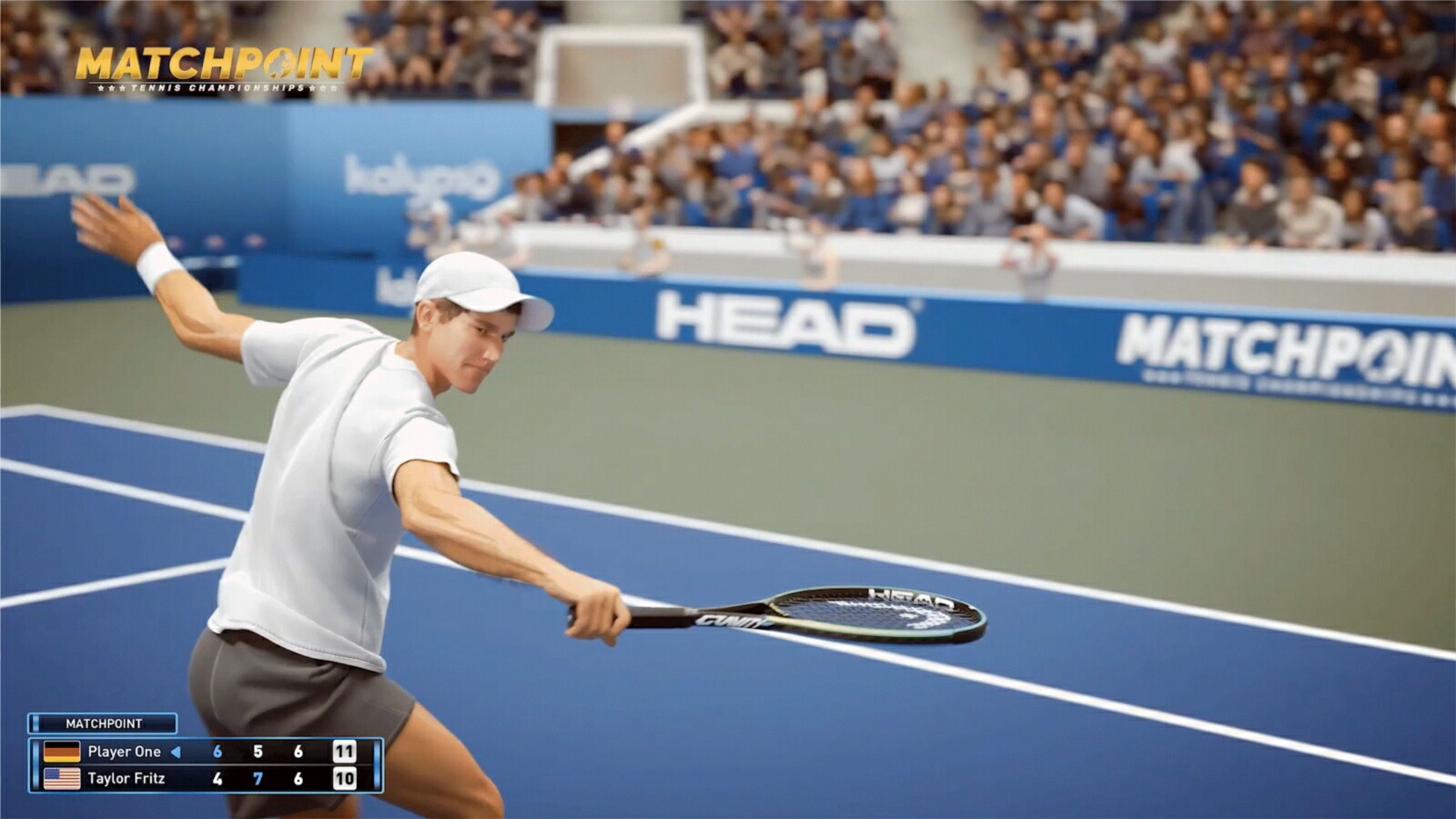Click the blue serve indicator arrow
This screenshot has height=819, width=1456.
(x=175, y=752)
